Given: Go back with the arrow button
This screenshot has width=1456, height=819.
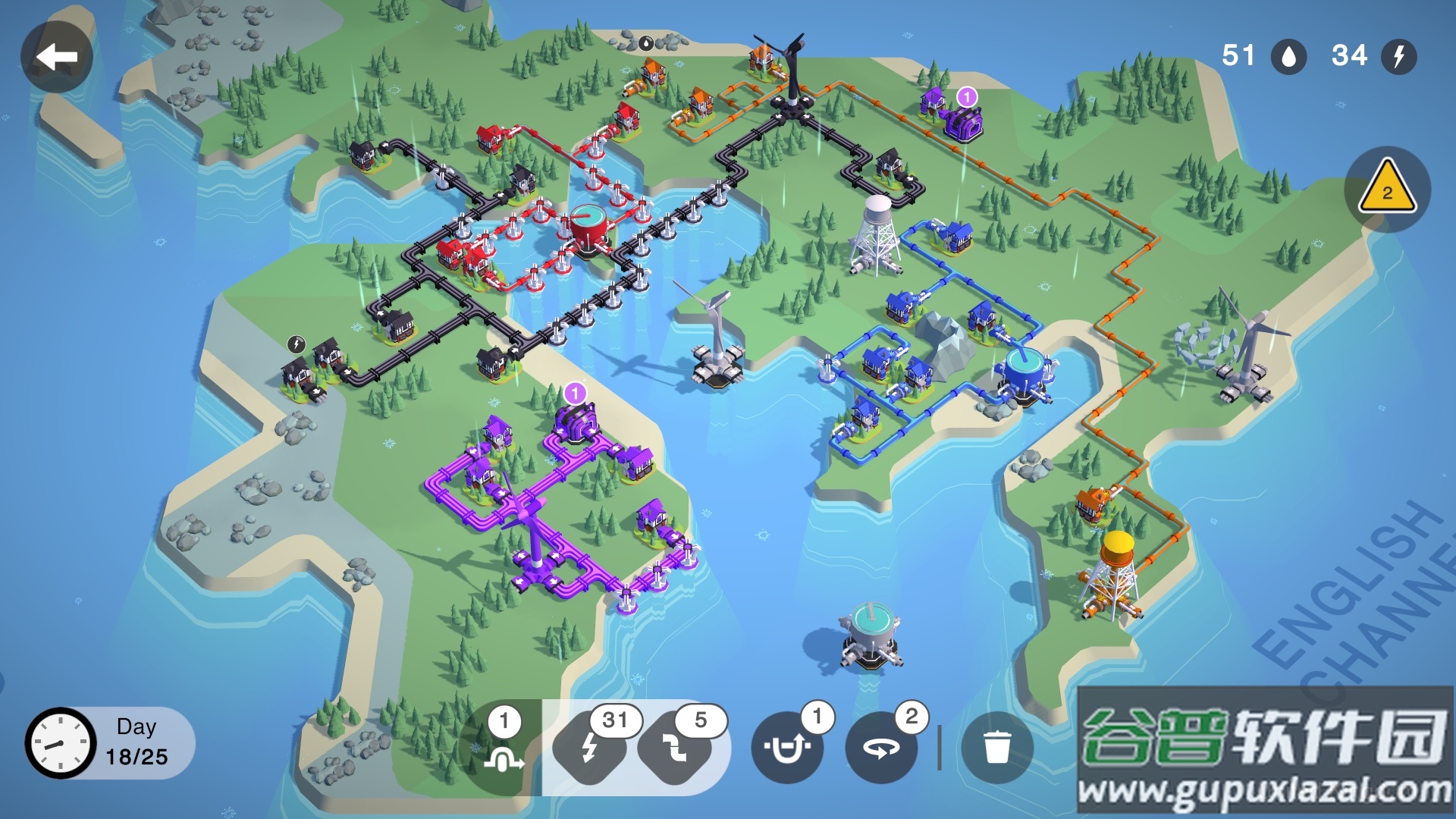Looking at the screenshot, I should [x=57, y=57].
